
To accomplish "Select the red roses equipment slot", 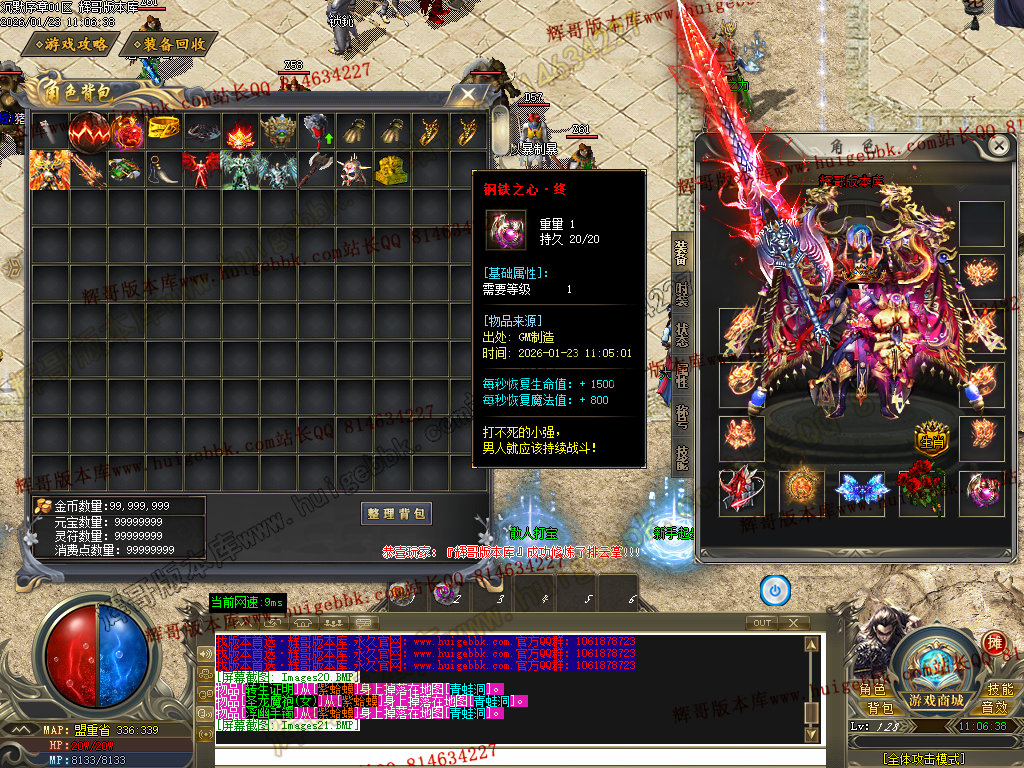I will (x=918, y=490).
